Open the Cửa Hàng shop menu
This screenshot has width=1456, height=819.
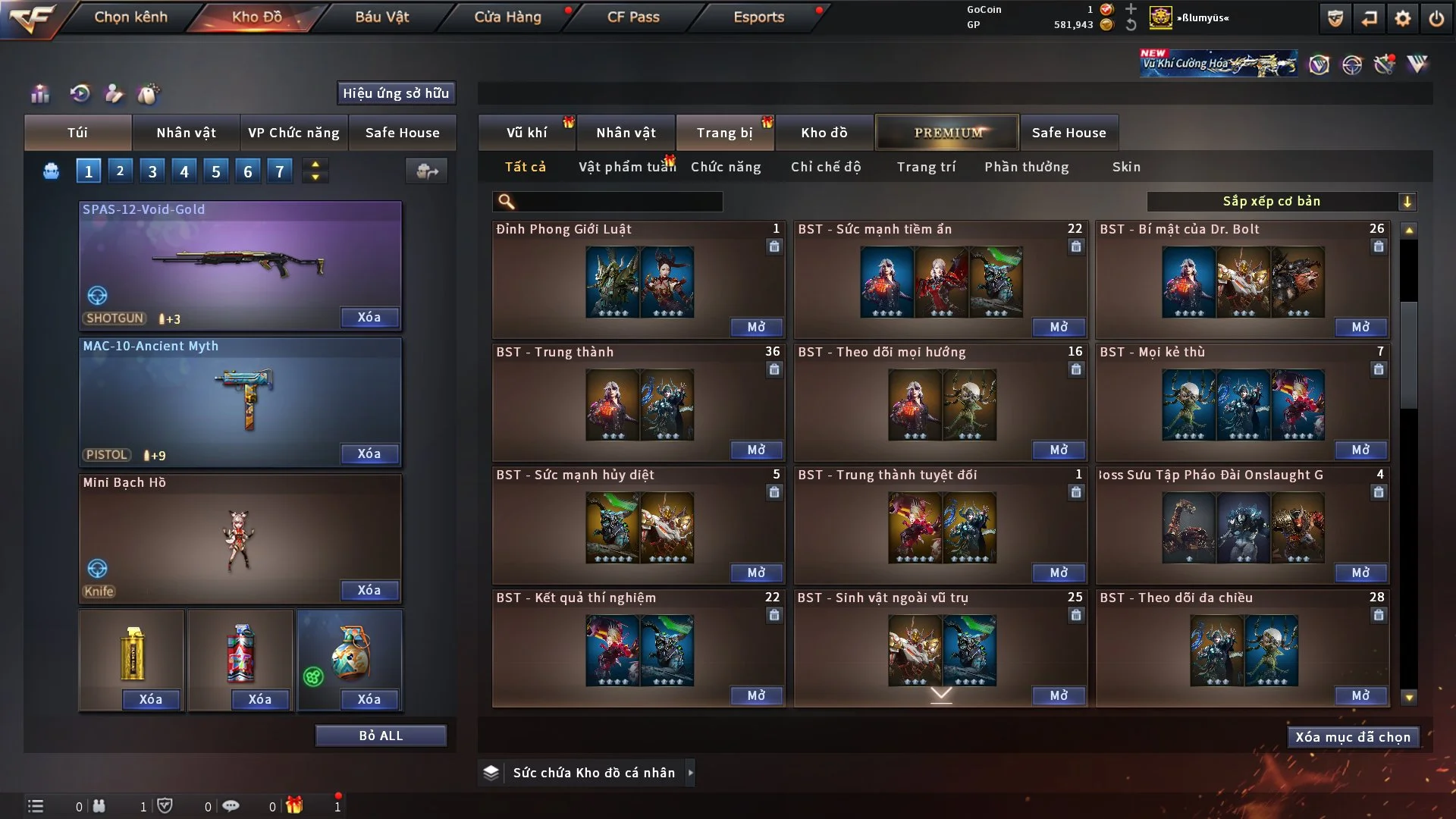point(507,17)
